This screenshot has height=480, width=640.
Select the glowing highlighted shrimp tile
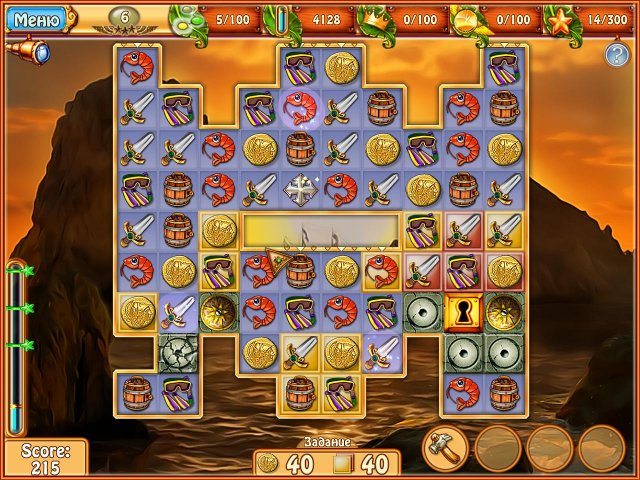(x=299, y=107)
